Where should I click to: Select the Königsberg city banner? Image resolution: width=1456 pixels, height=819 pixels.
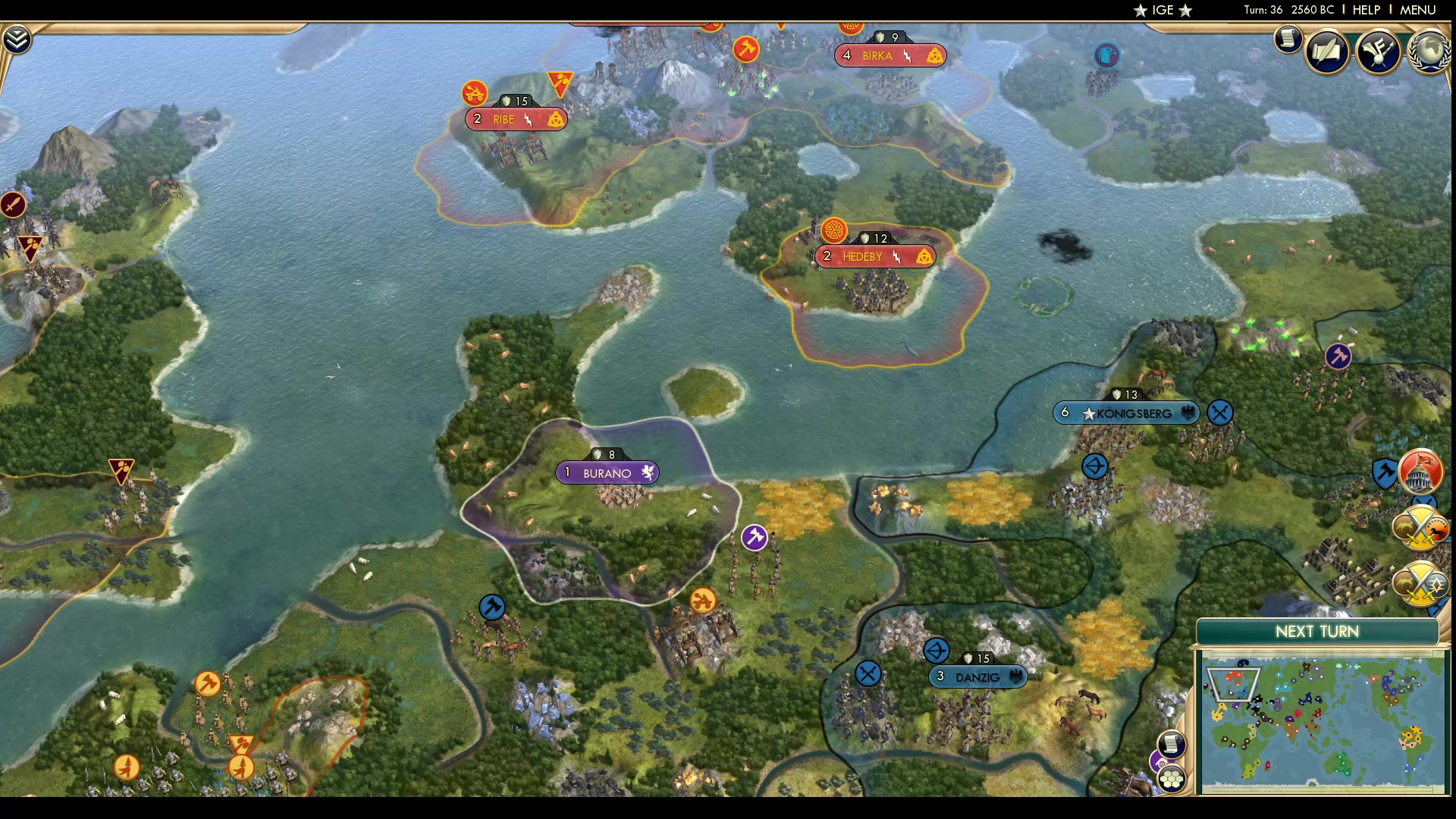[x=1126, y=413]
